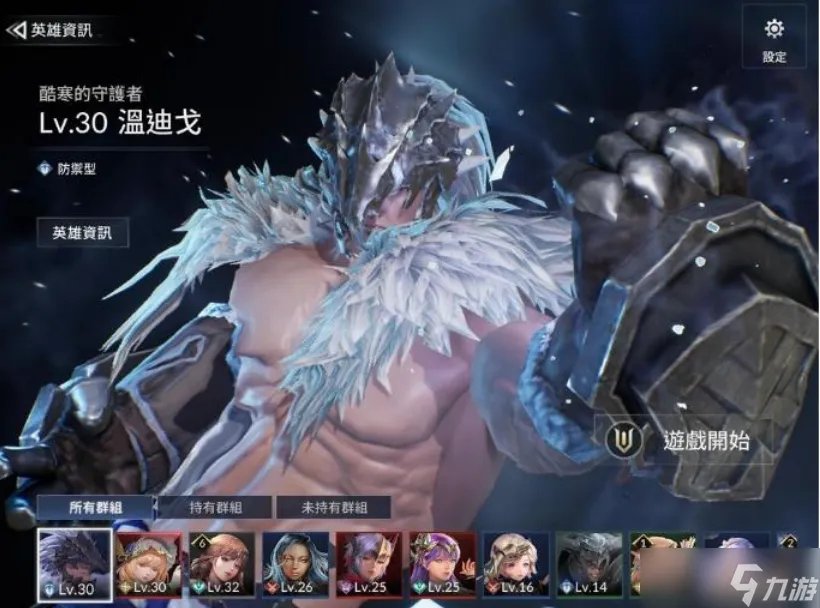Viewport: 820px width, 608px height.
Task: Open the 英雄資訊 hero details button
Action: pyautogui.click(x=83, y=233)
